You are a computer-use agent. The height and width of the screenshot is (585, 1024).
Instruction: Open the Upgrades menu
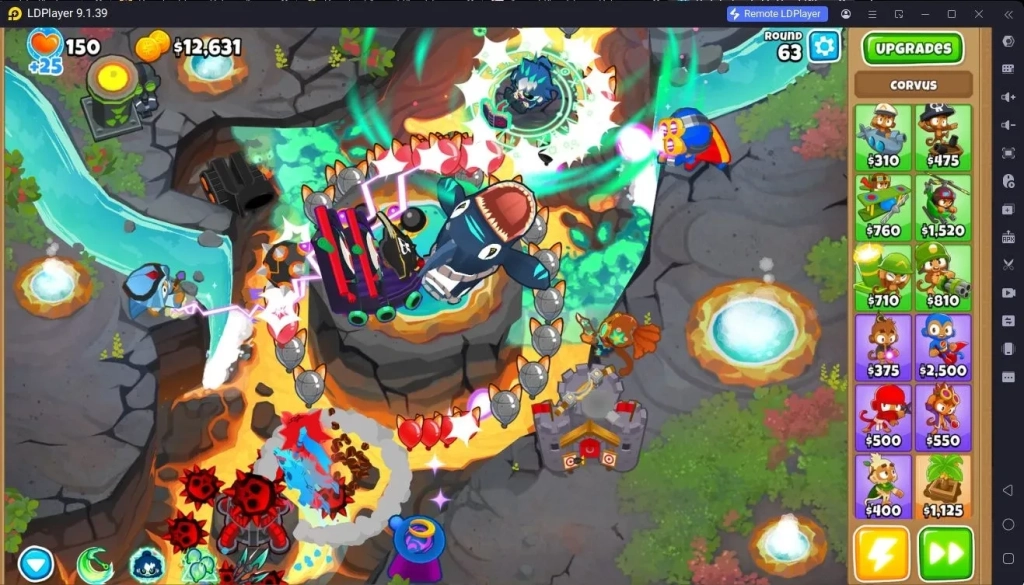(x=912, y=48)
